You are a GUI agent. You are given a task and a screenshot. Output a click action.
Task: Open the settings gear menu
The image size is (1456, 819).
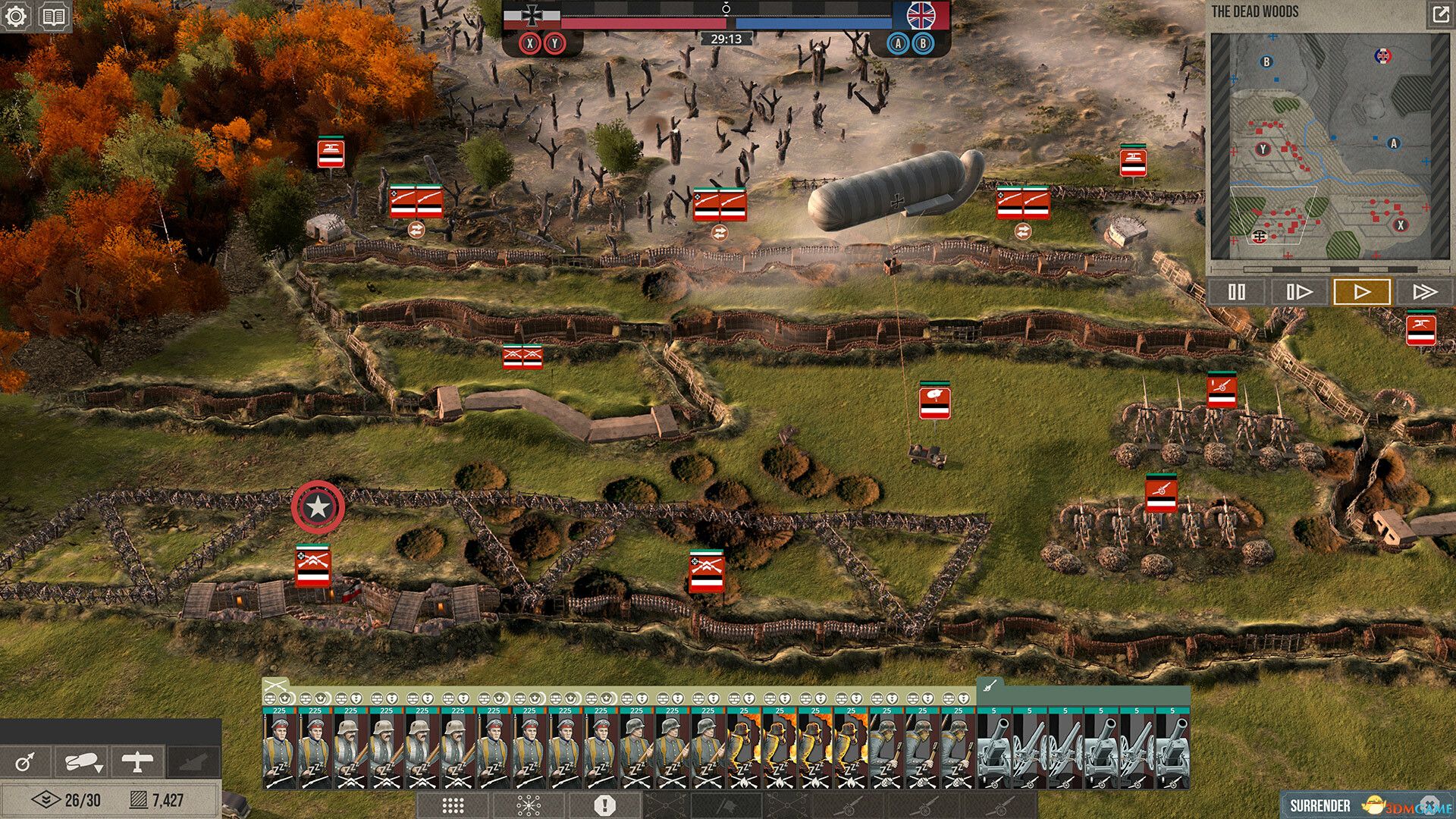coord(16,16)
